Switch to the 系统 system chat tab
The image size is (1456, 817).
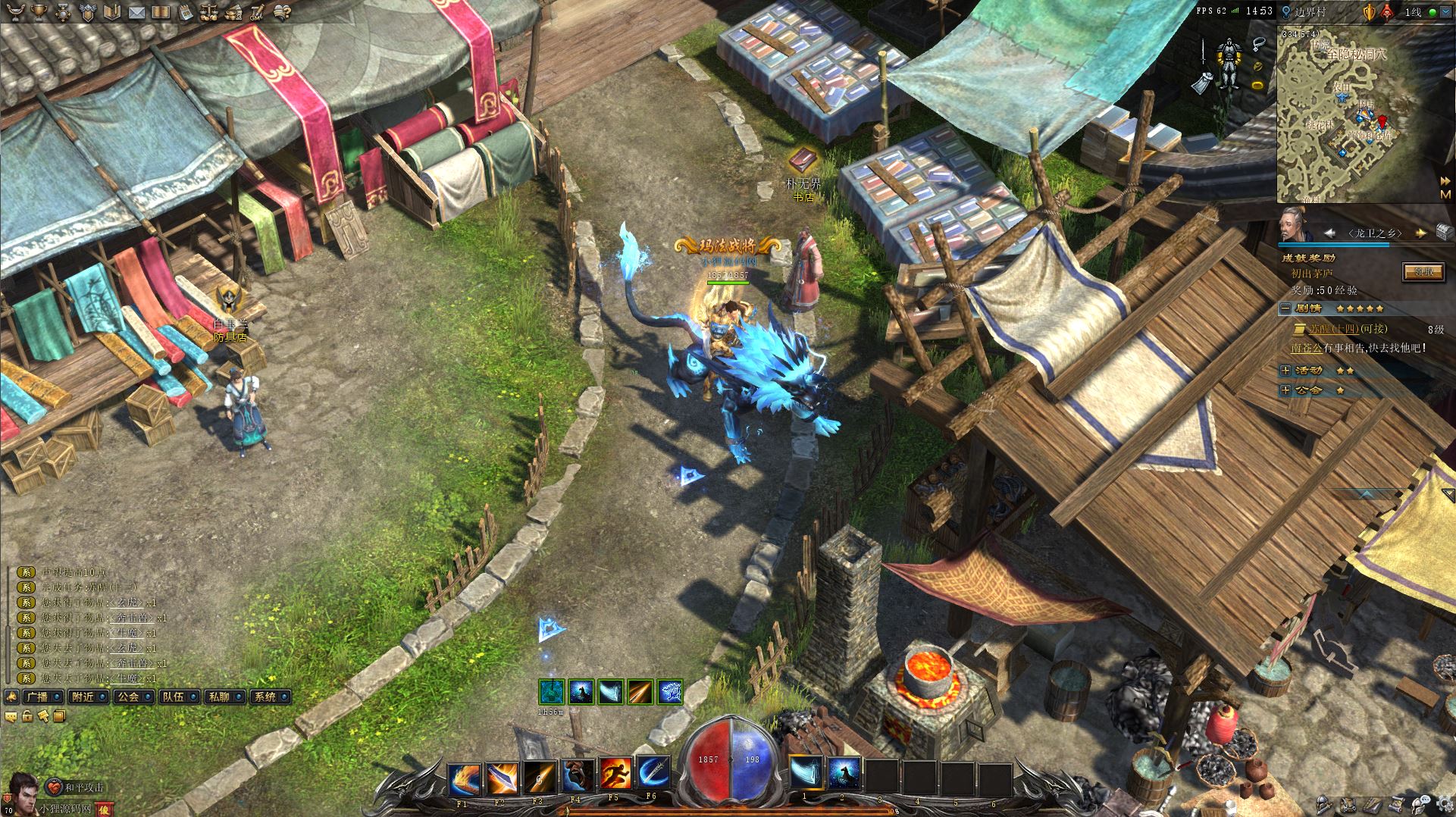[265, 696]
